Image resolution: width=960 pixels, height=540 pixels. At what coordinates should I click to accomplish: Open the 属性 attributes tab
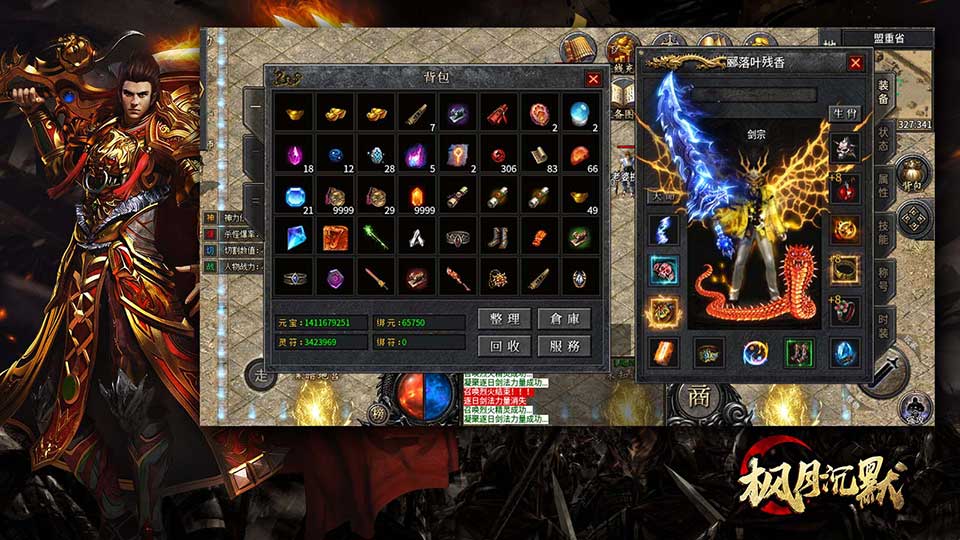tap(883, 185)
